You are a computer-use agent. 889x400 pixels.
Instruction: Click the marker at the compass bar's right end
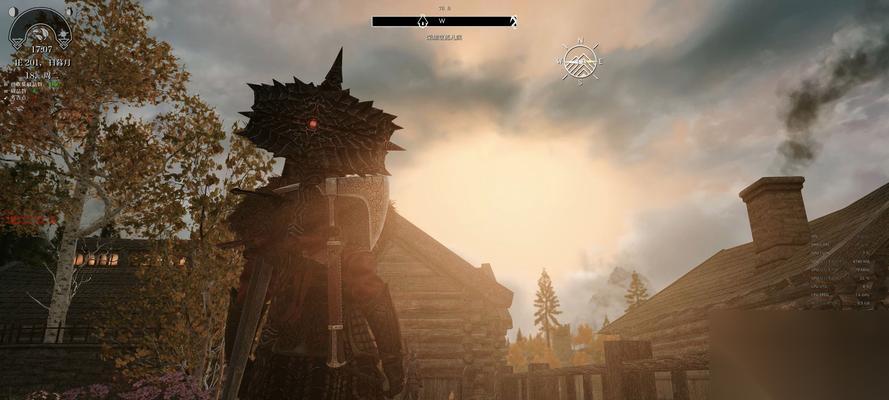pyautogui.click(x=513, y=21)
